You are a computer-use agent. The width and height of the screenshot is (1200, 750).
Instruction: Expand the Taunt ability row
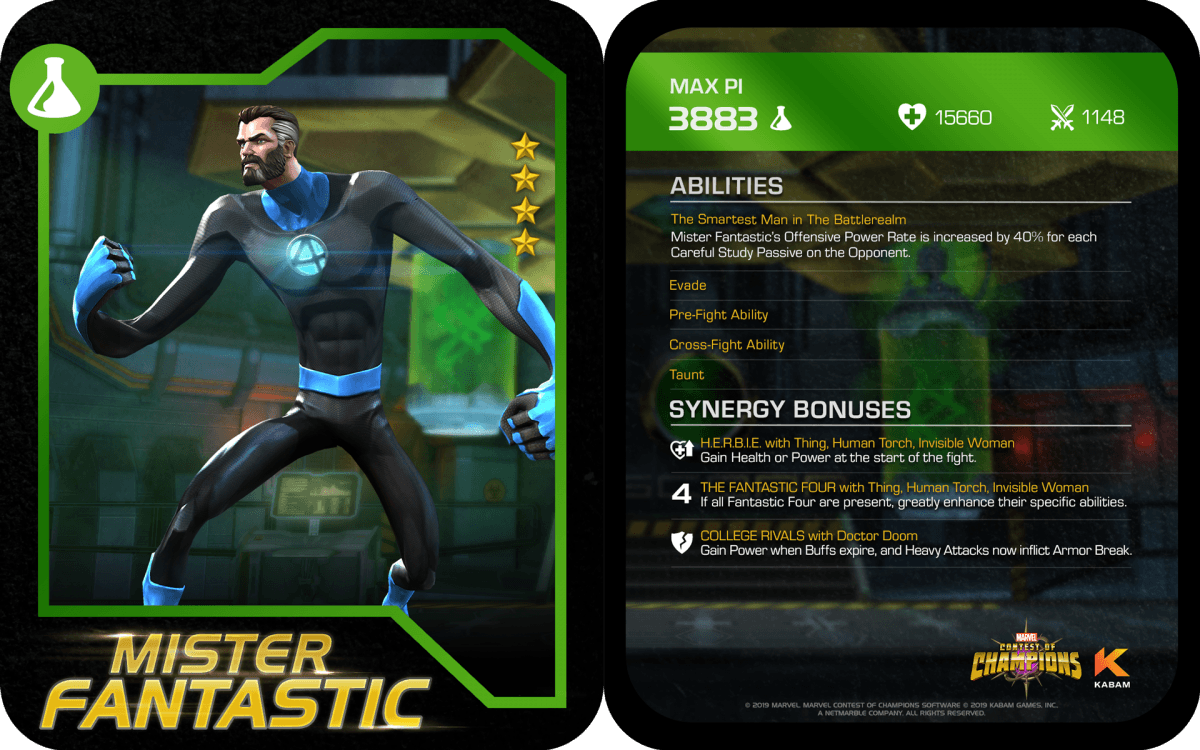pos(687,375)
